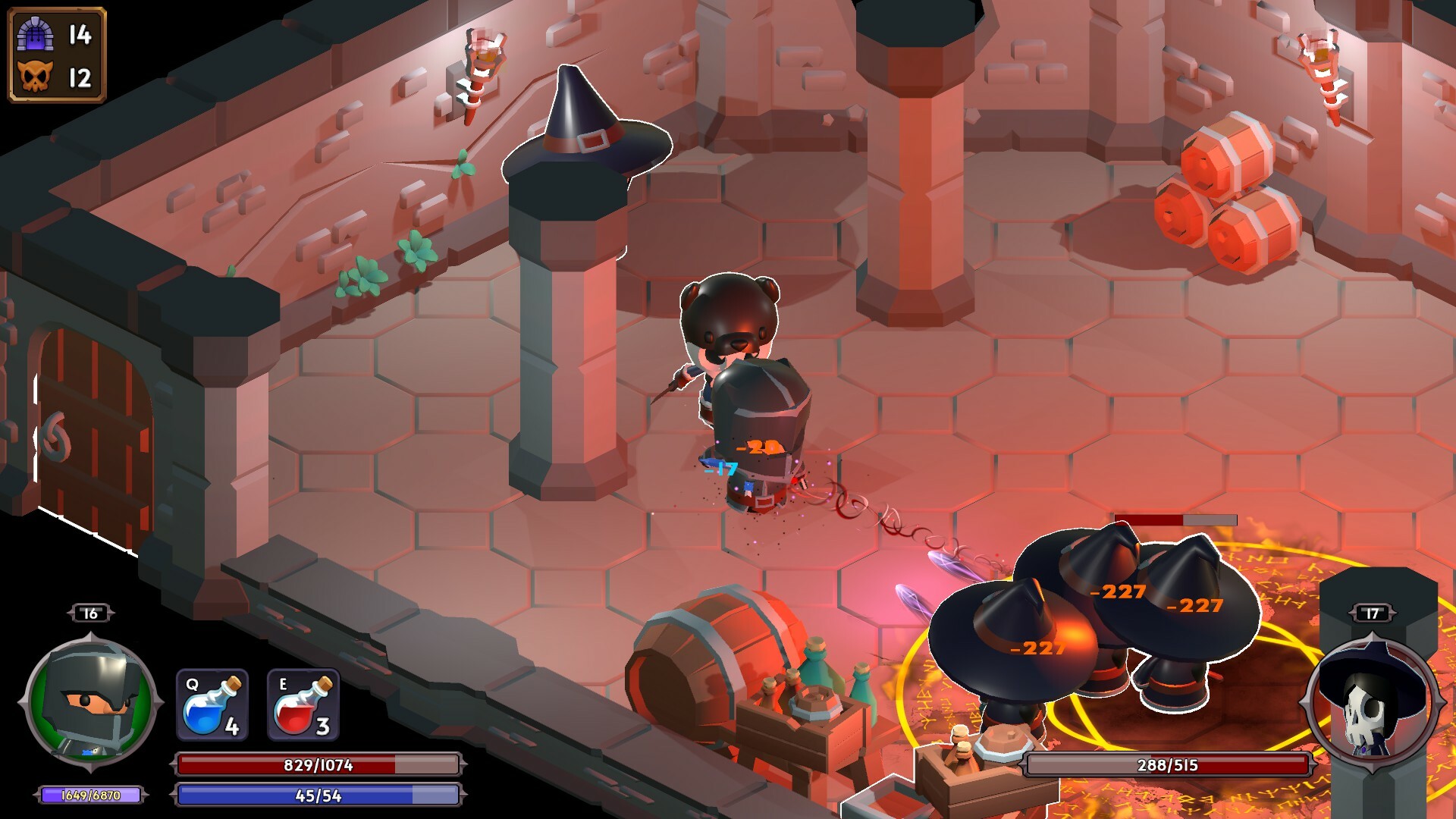Click the purple portal floor counter icon
This screenshot has height=819, width=1456.
click(36, 33)
